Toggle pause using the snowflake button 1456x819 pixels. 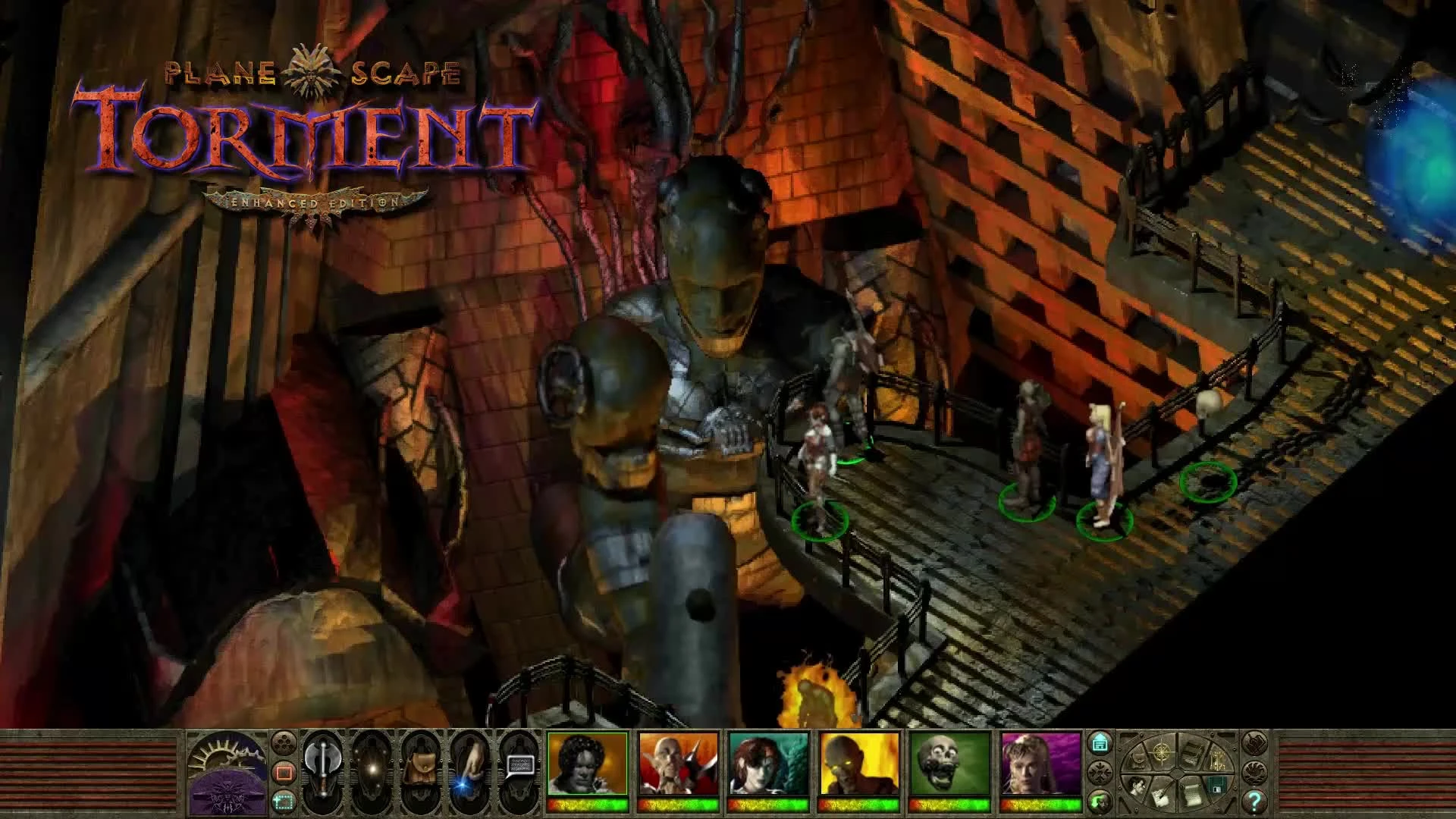coord(1100,772)
